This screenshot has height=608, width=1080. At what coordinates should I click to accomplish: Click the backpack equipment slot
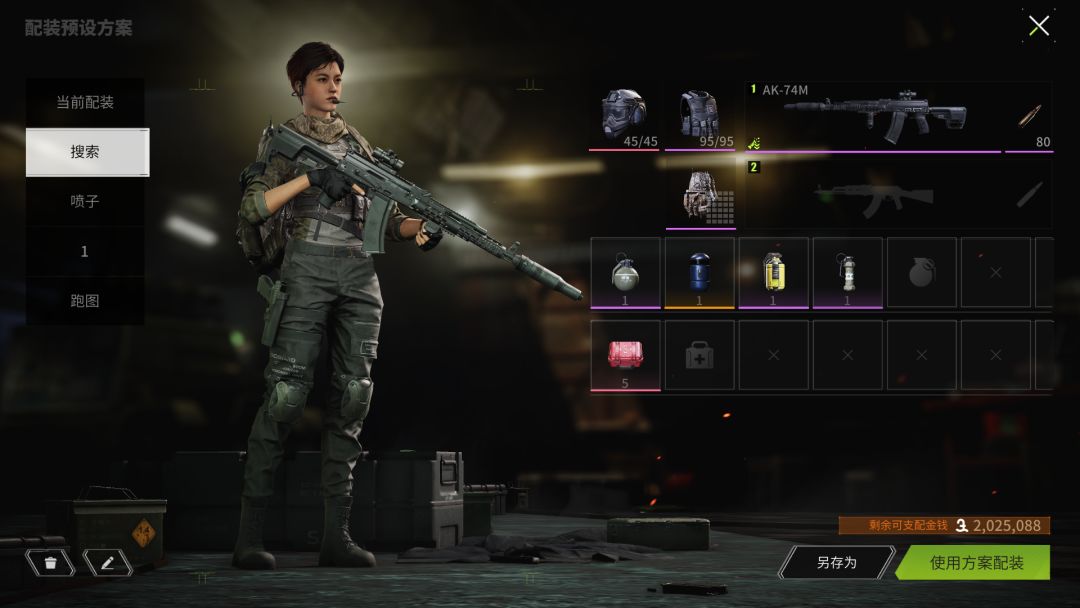[700, 193]
